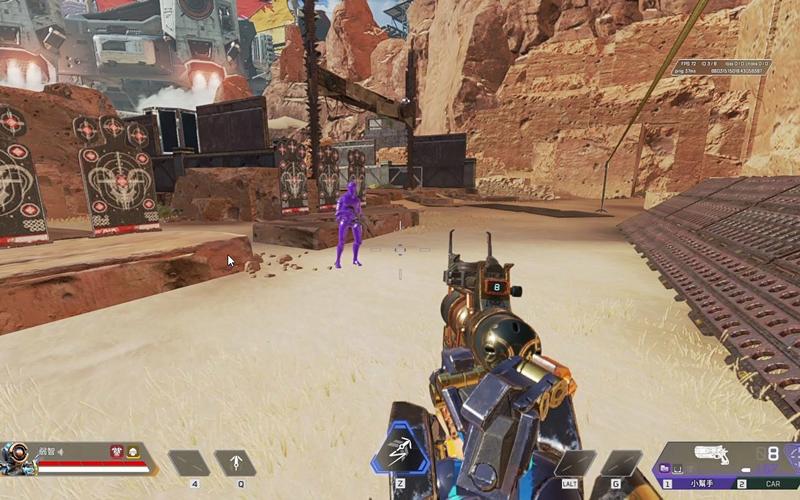This screenshot has width=800, height=500.
Task: Select the empty slot above key 4
Action: [188, 463]
